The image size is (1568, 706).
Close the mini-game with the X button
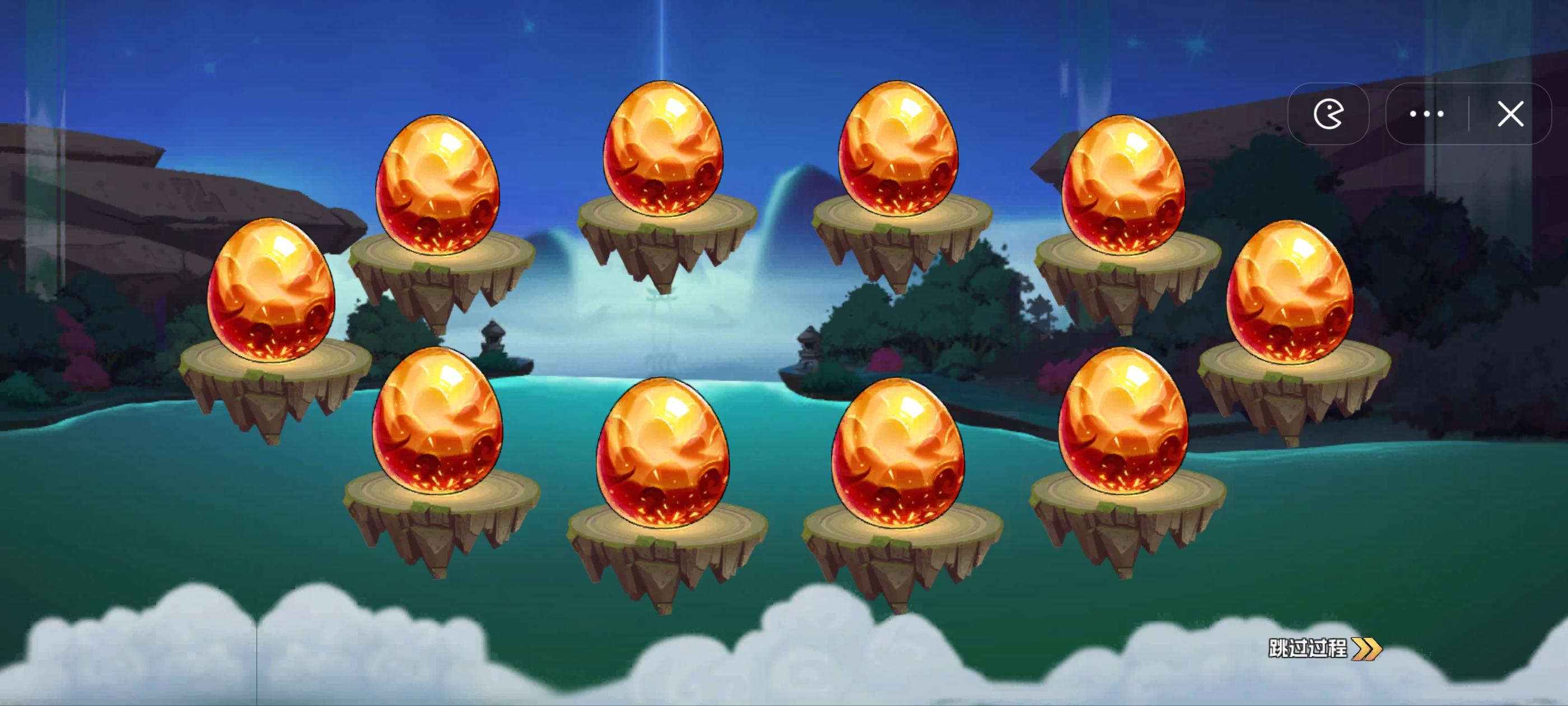click(1511, 114)
